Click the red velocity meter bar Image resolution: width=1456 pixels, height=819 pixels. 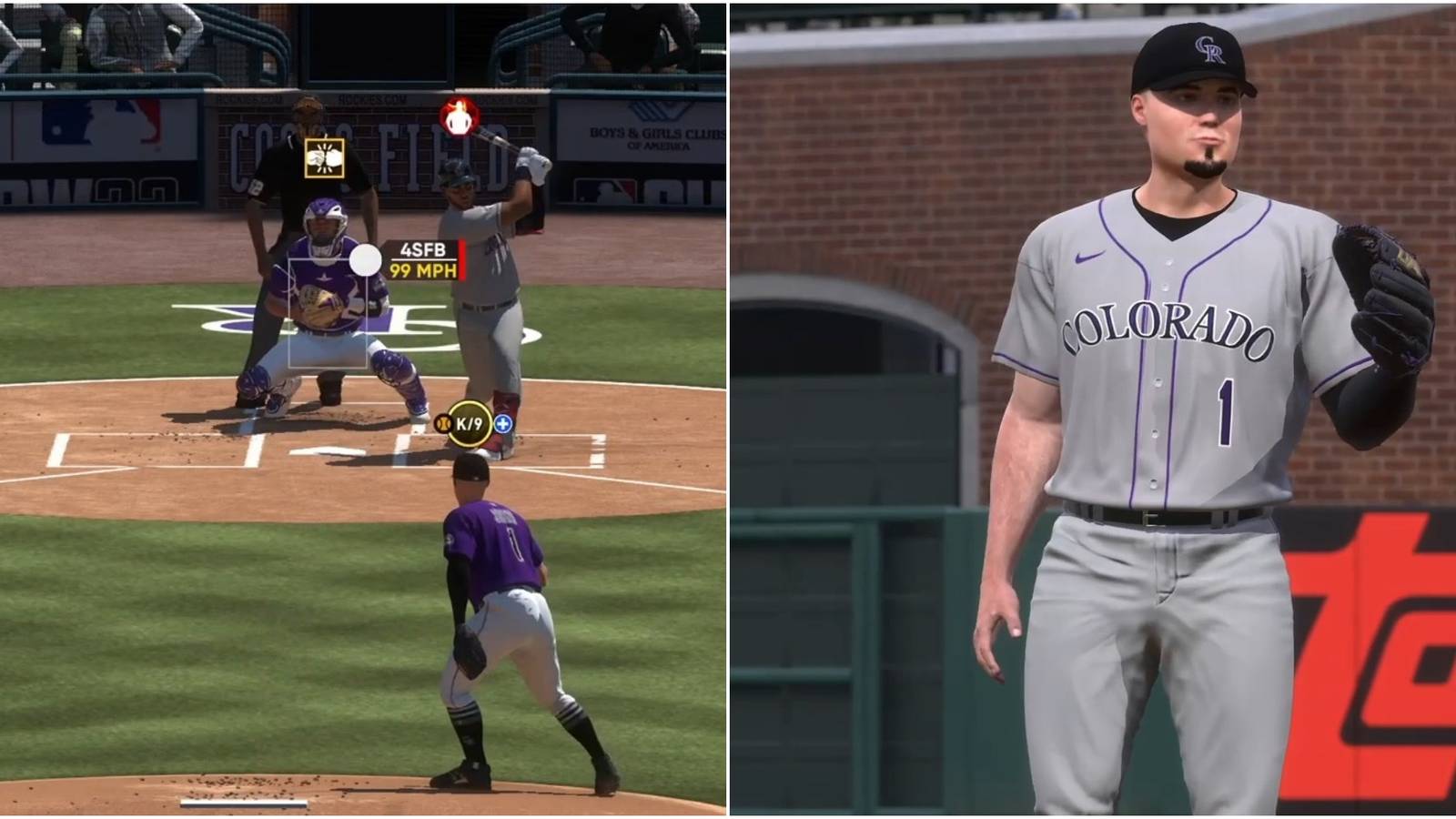(x=464, y=261)
